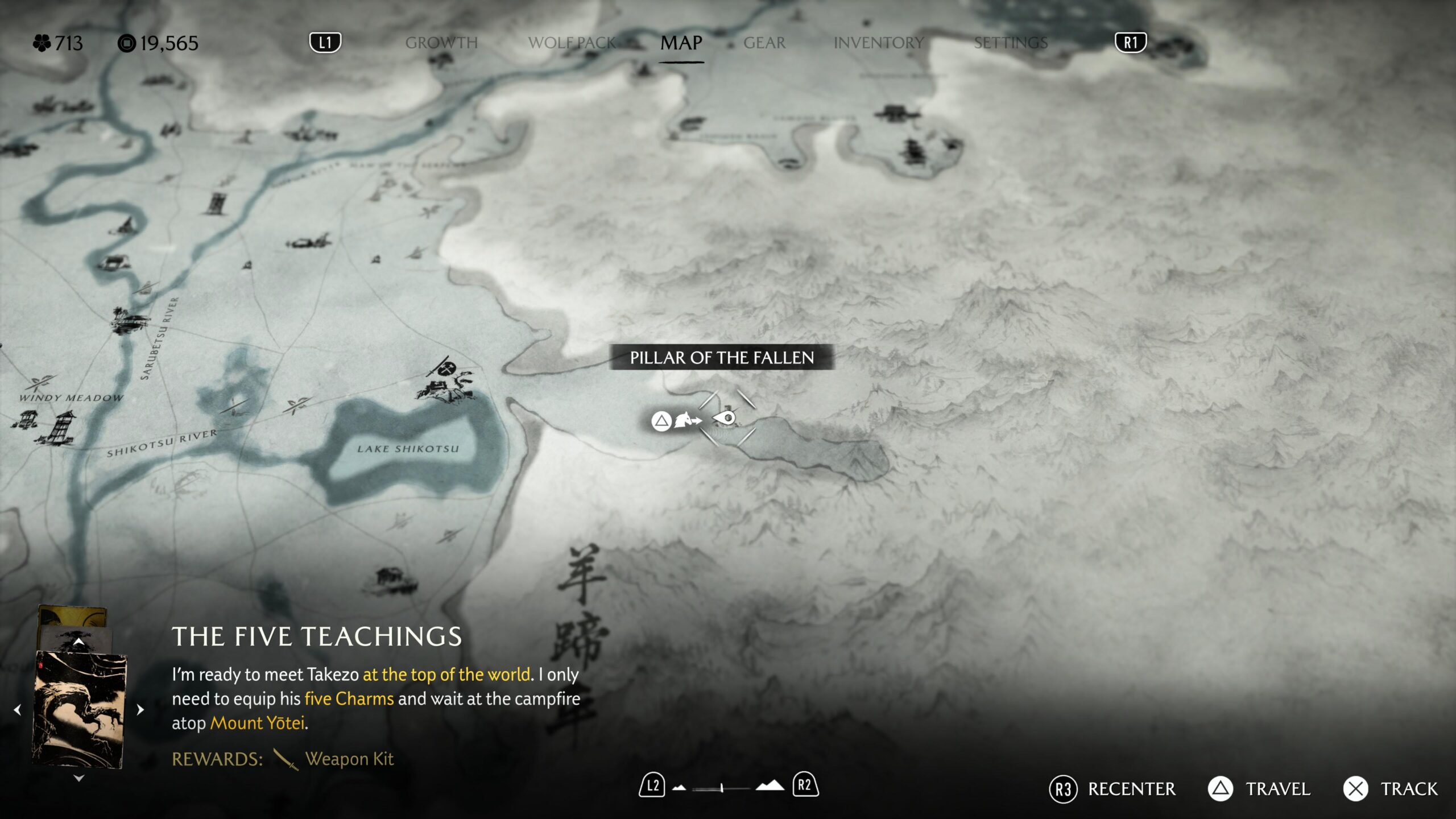Select the Map tab
Screen dimensions: 1456x819
681,43
